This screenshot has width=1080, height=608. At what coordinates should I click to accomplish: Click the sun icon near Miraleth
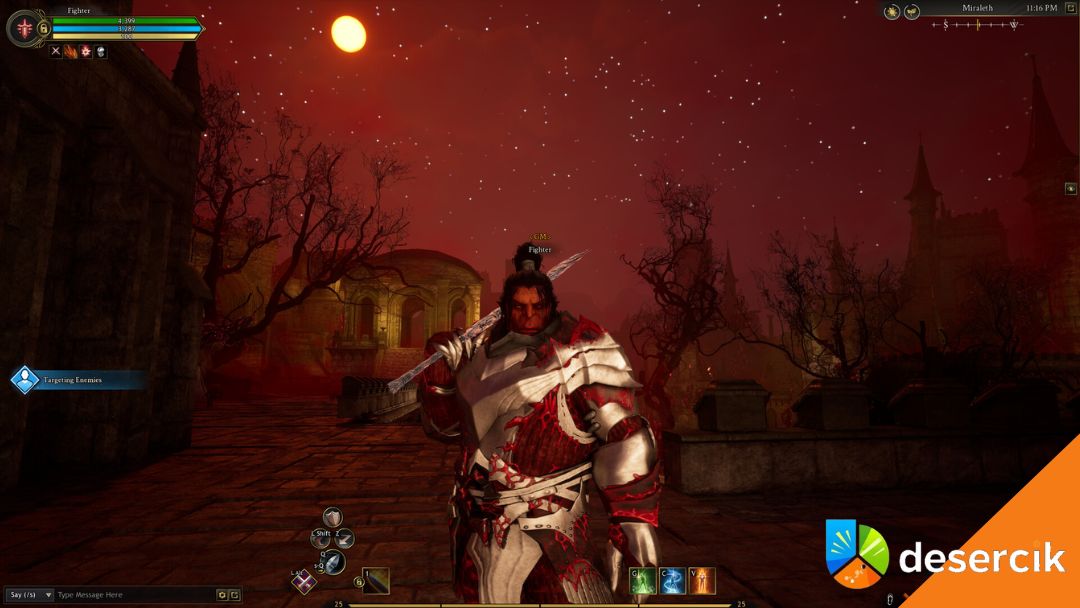[892, 12]
